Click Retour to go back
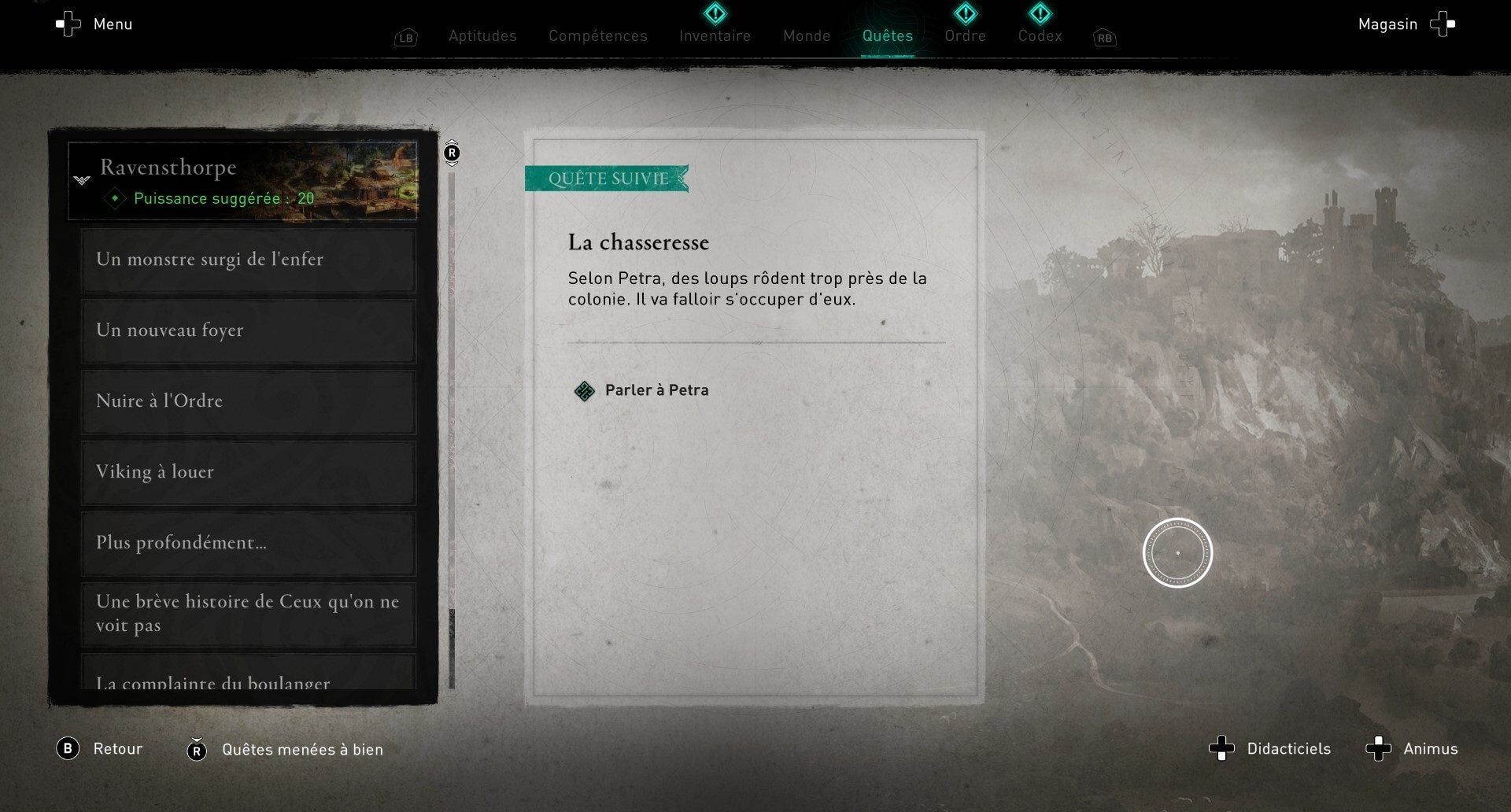The width and height of the screenshot is (1511, 812). click(100, 749)
